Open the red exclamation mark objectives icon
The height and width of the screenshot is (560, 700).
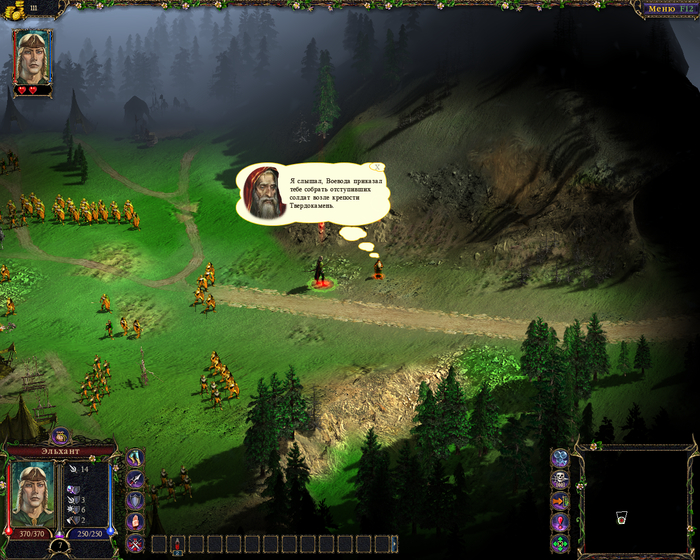point(560,522)
